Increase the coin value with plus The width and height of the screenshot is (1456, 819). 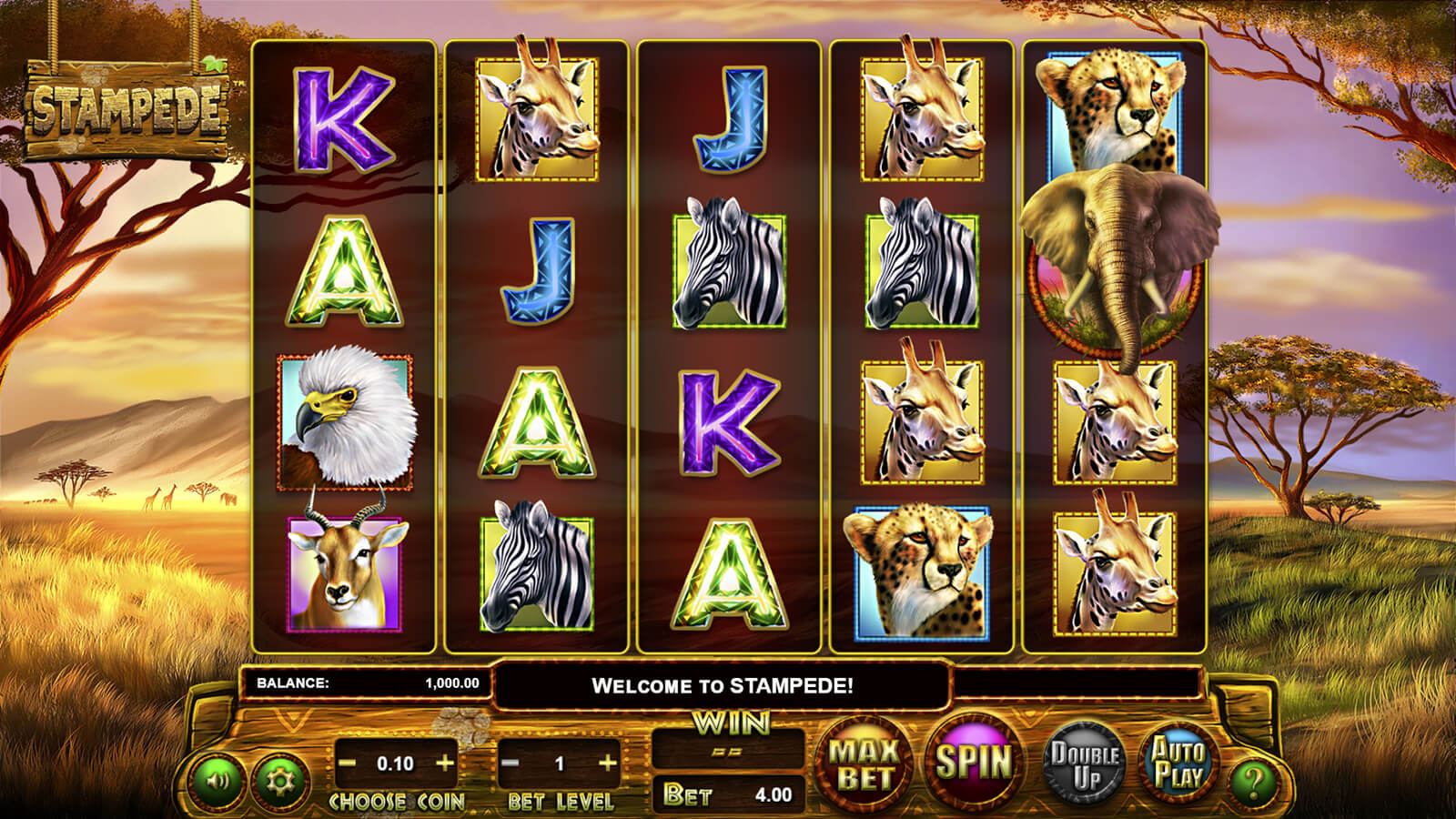click(x=445, y=763)
